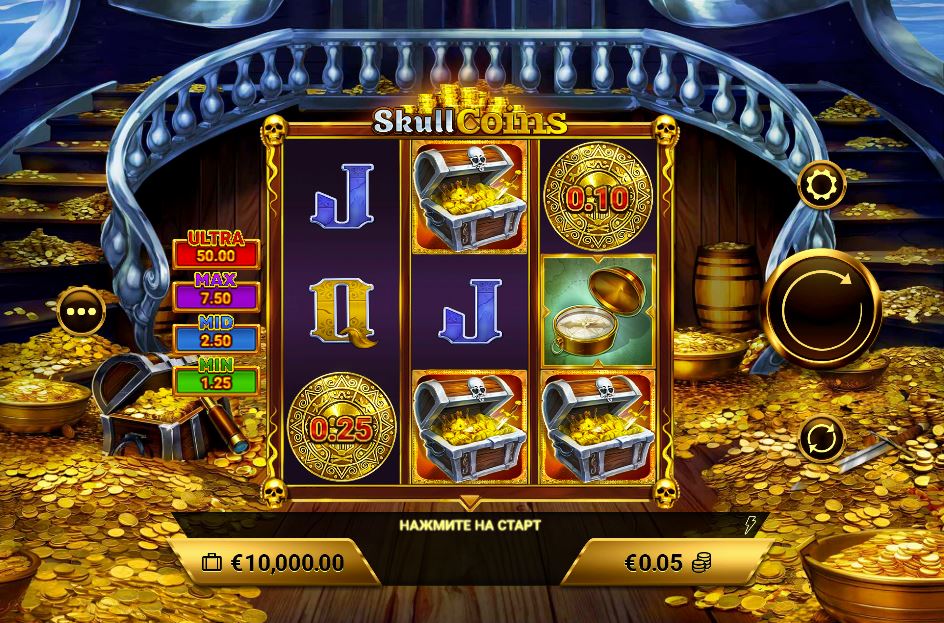
Task: Open the €10,000.00 balance panel
Action: pyautogui.click(x=273, y=562)
